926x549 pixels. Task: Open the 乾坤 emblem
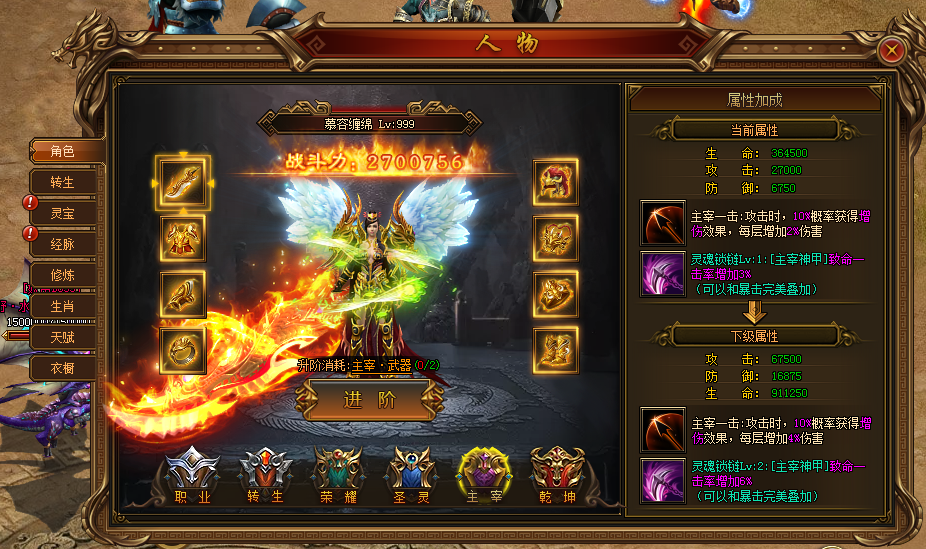pyautogui.click(x=557, y=475)
